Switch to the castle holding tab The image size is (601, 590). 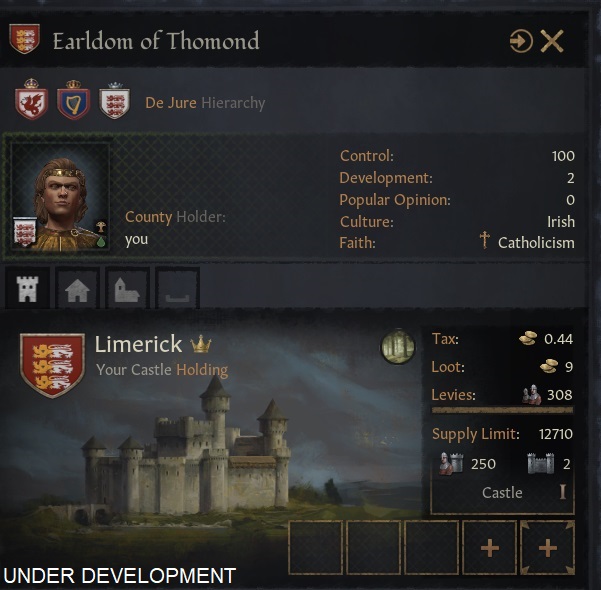coord(28,289)
